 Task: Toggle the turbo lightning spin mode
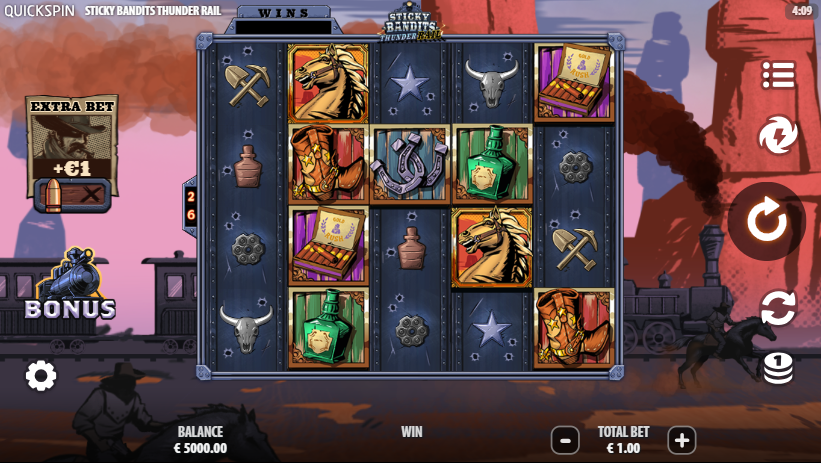tap(777, 135)
